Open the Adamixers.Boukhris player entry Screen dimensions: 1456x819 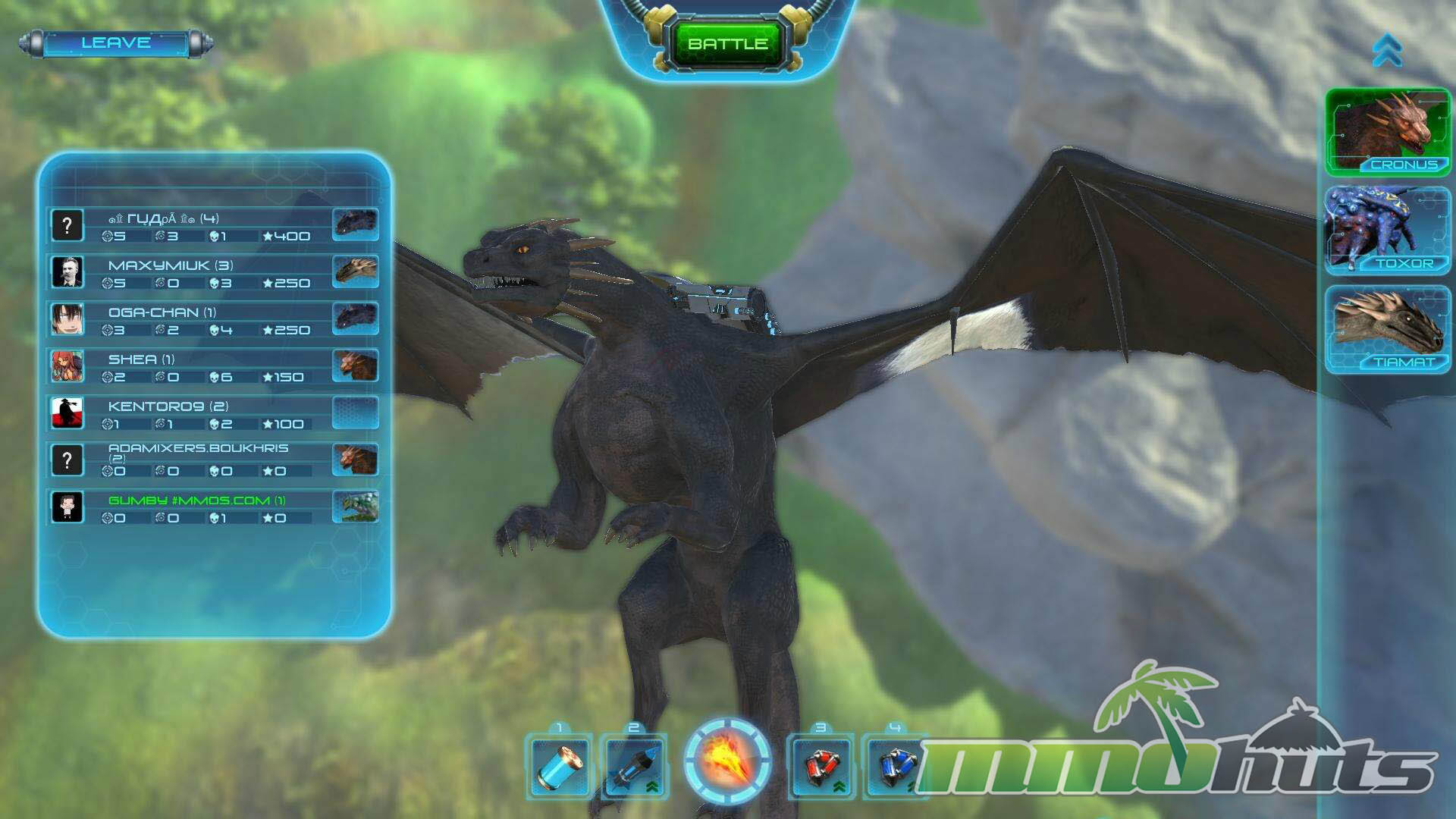coord(212,460)
